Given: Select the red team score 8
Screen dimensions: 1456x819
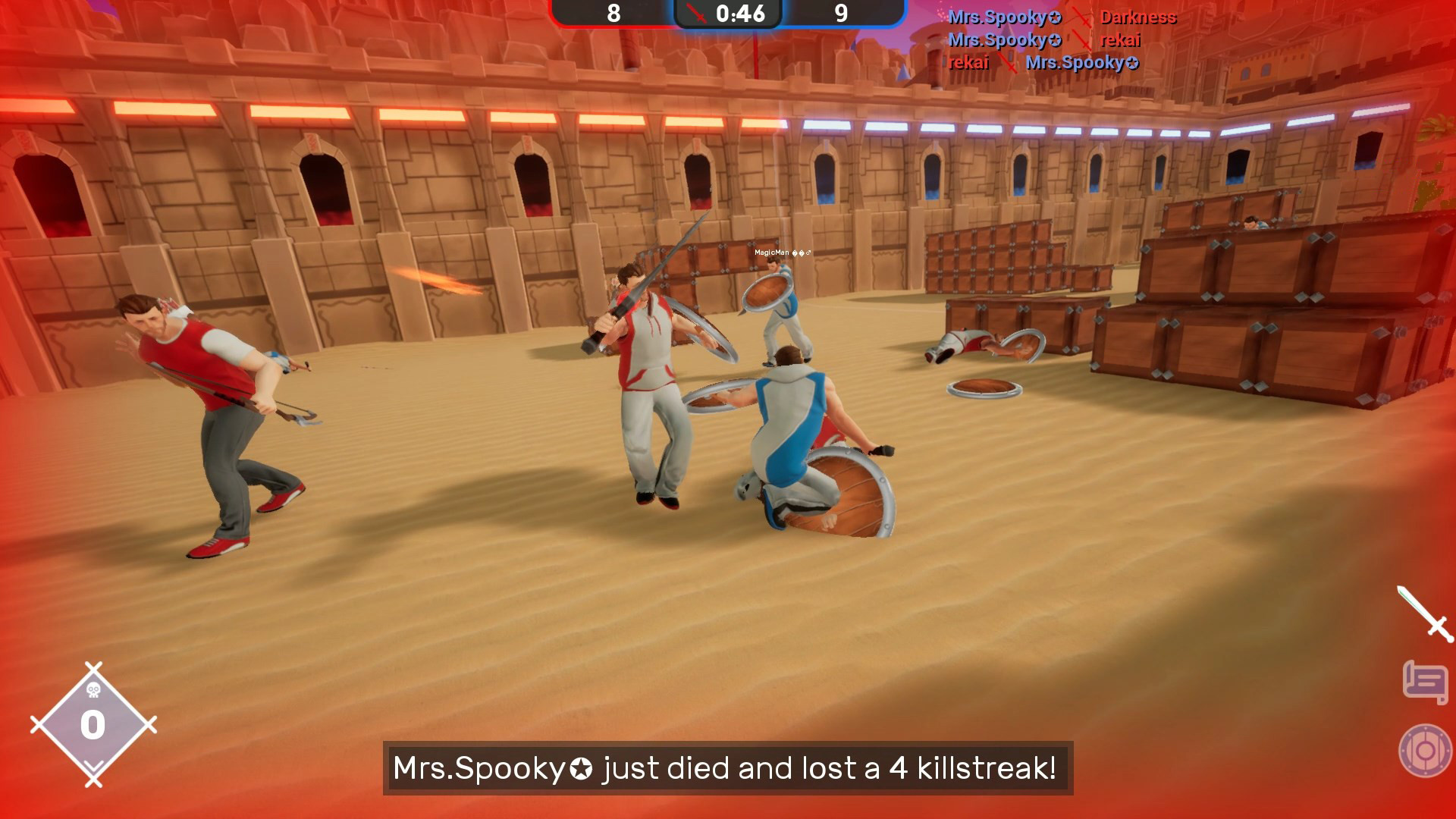Looking at the screenshot, I should tap(613, 14).
